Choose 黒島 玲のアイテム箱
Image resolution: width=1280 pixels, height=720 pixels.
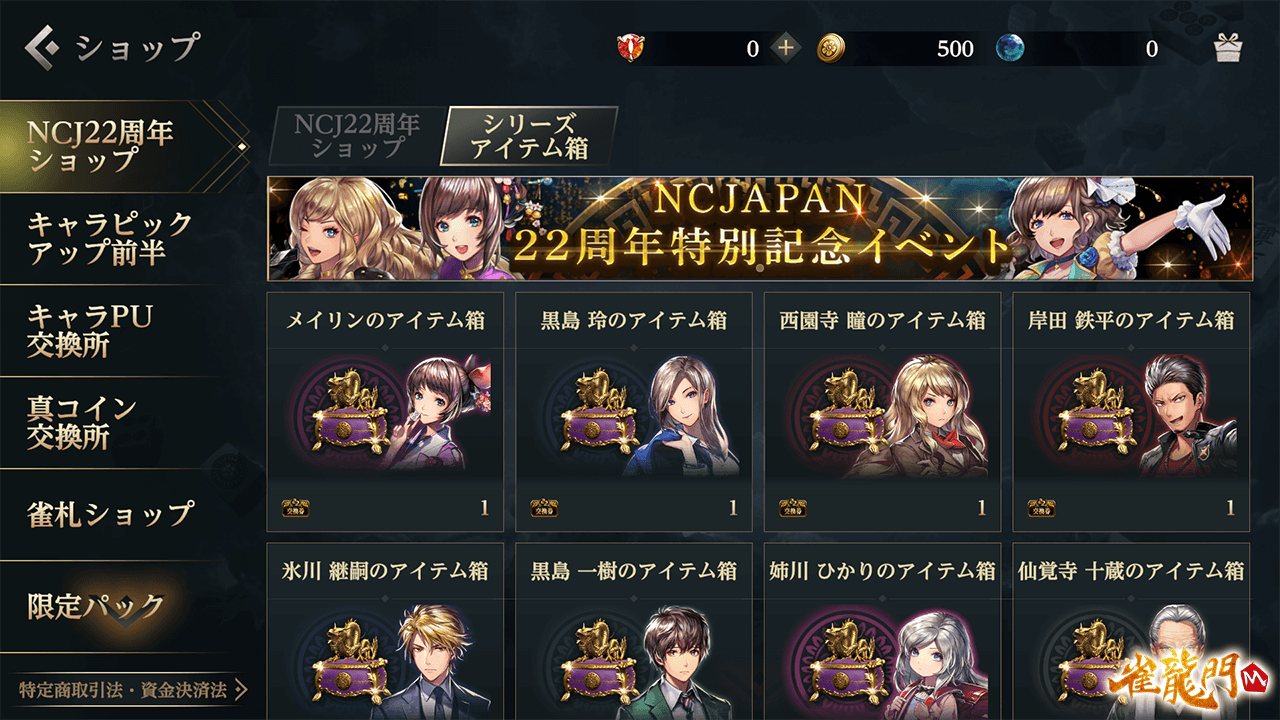click(634, 412)
